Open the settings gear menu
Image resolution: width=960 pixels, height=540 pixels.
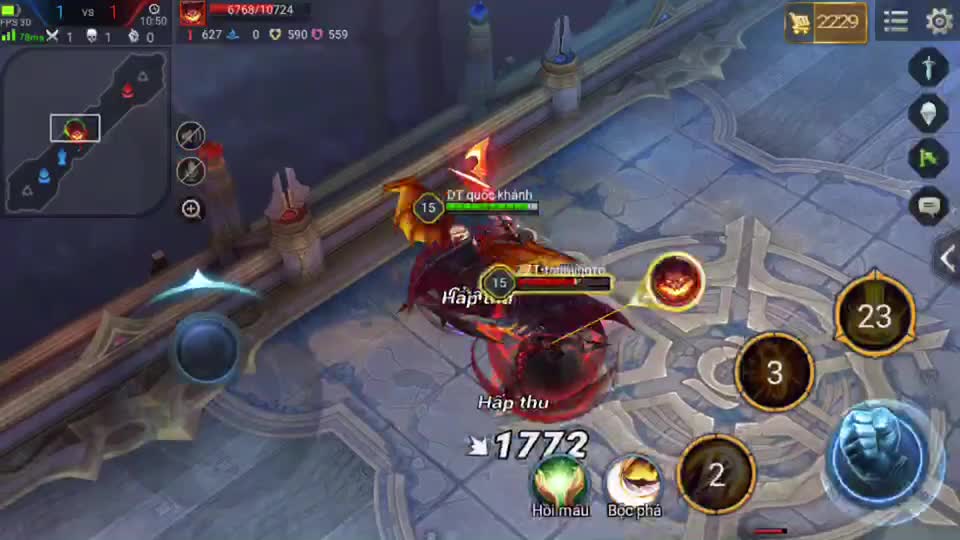(x=939, y=21)
